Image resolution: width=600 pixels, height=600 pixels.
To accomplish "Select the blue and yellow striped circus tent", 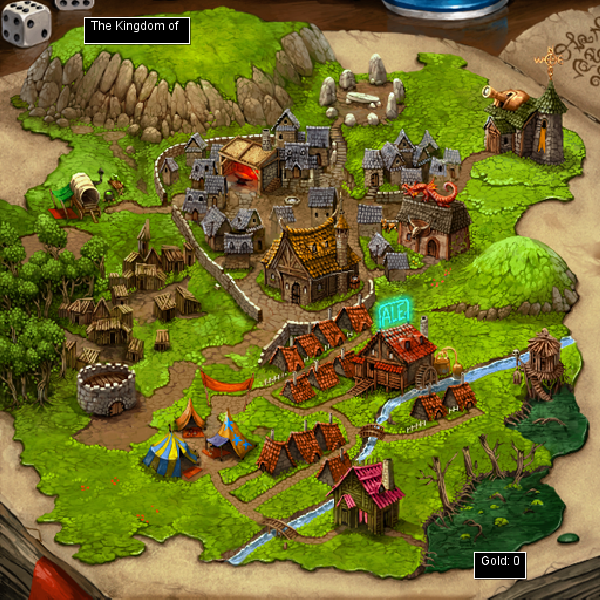I will click(170, 454).
